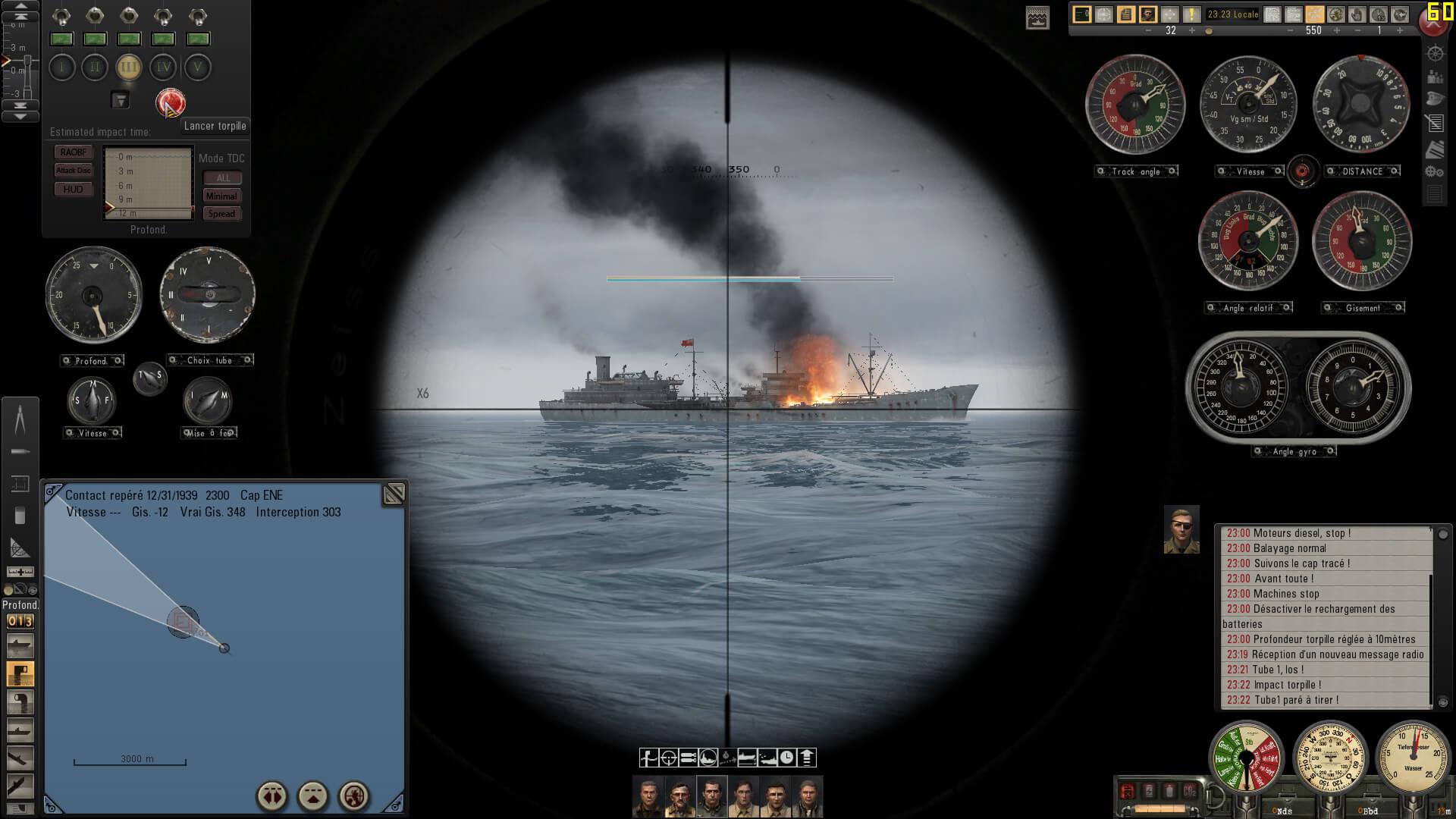The height and width of the screenshot is (819, 1456).
Task: Set TDC mode to Minimal
Action: [x=221, y=196]
